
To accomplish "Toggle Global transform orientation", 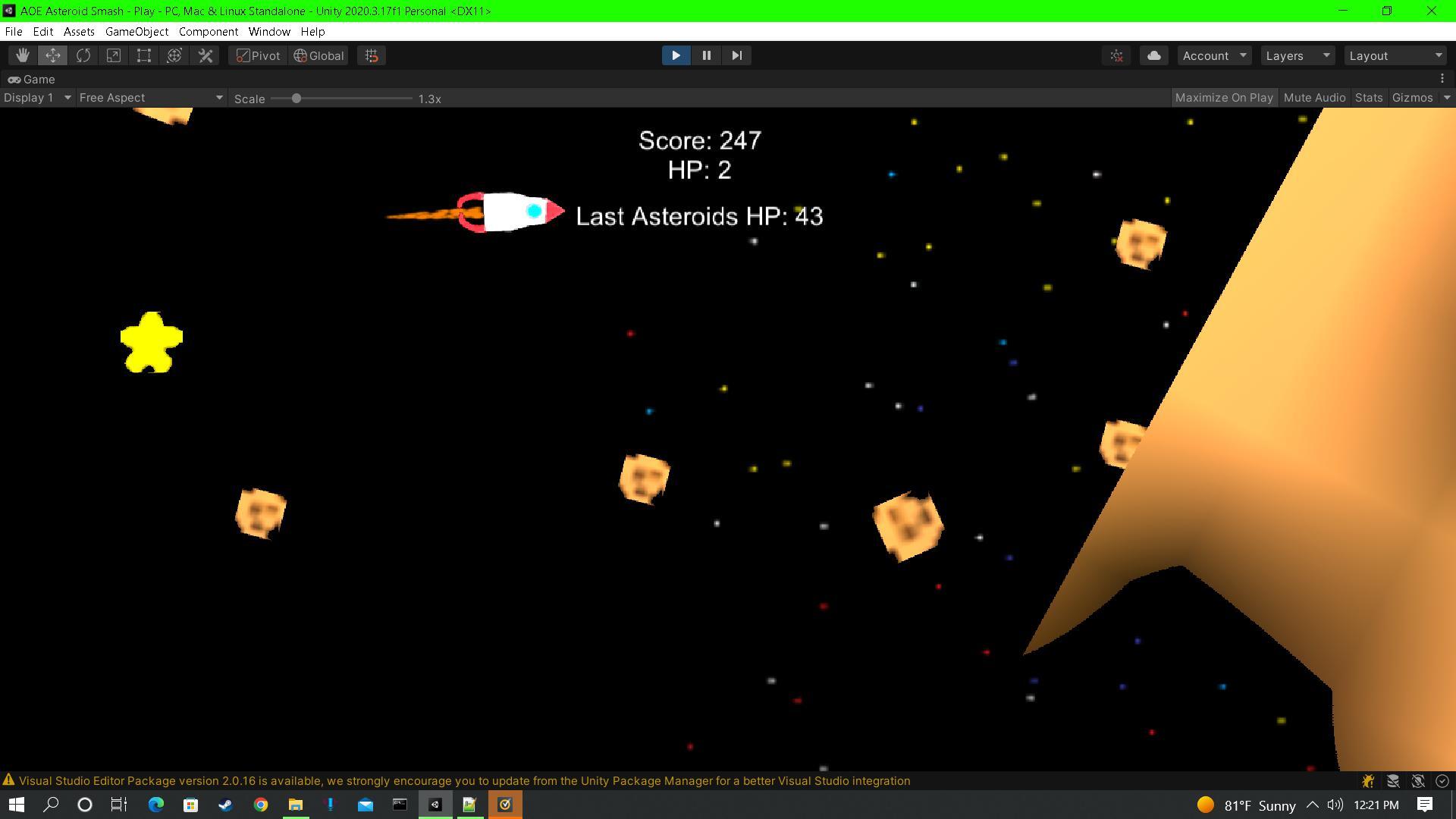I will coord(318,55).
